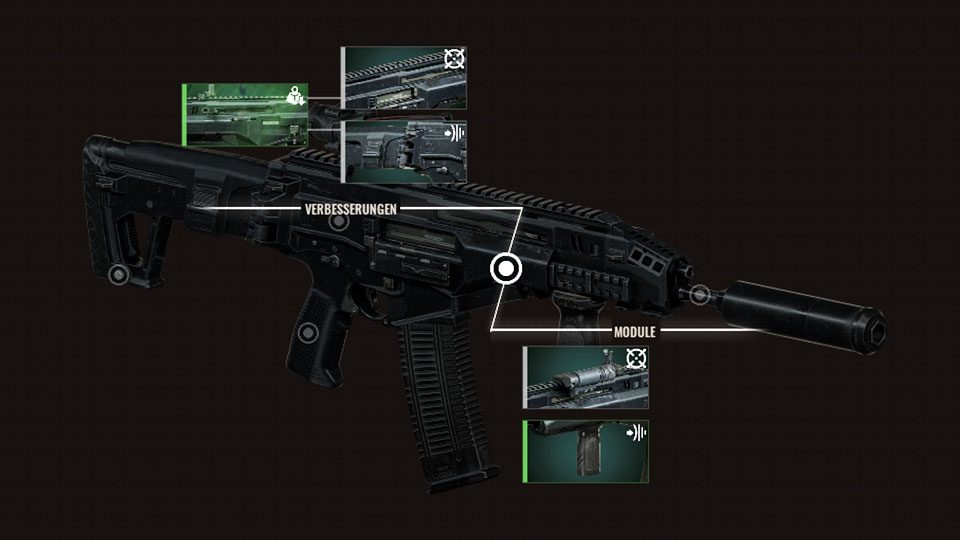Activate the upper receiver attachment node

pyautogui.click(x=339, y=221)
